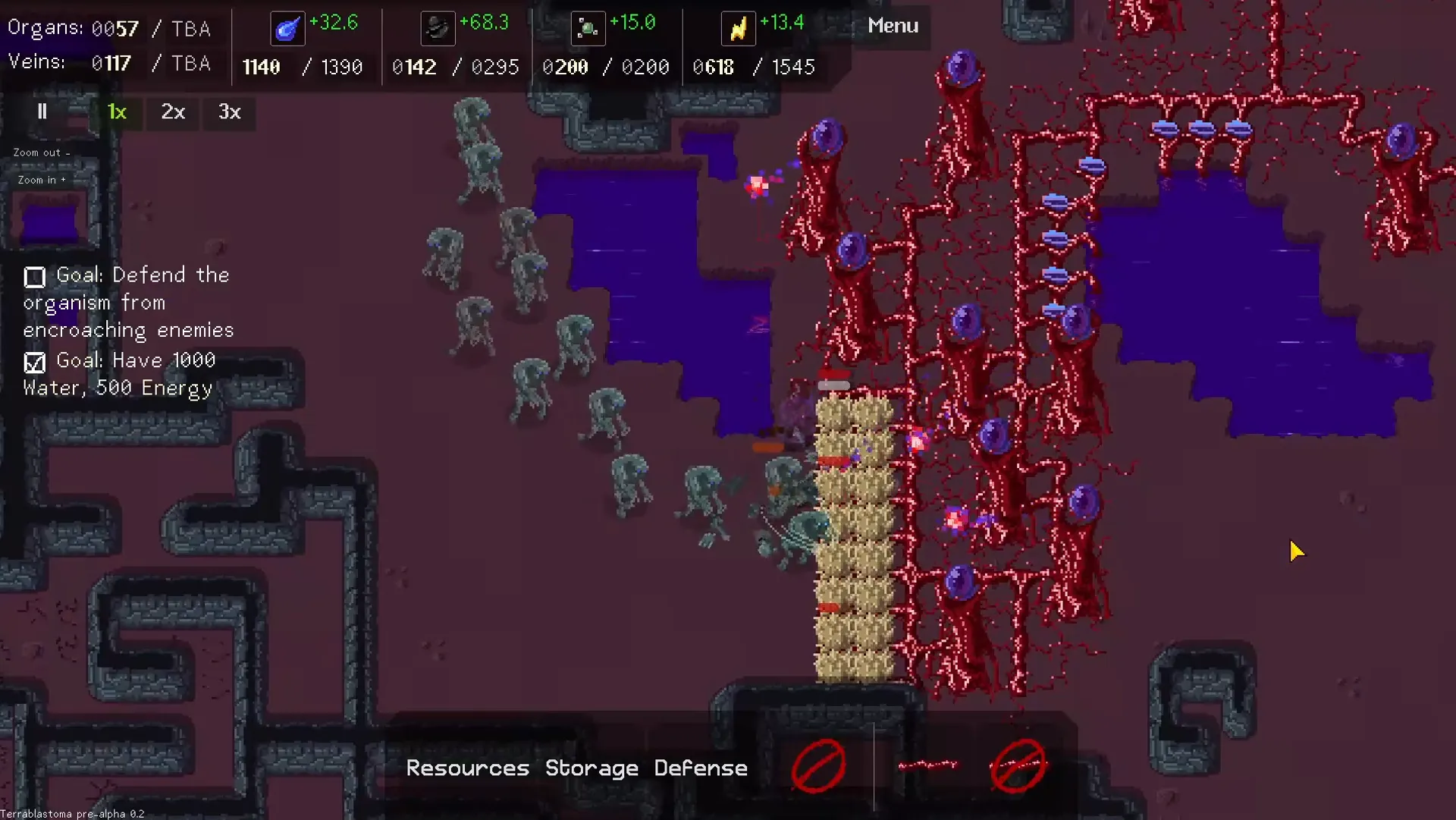The height and width of the screenshot is (820, 1456).
Task: Select the blue water droplet resource icon
Action: 287,29
